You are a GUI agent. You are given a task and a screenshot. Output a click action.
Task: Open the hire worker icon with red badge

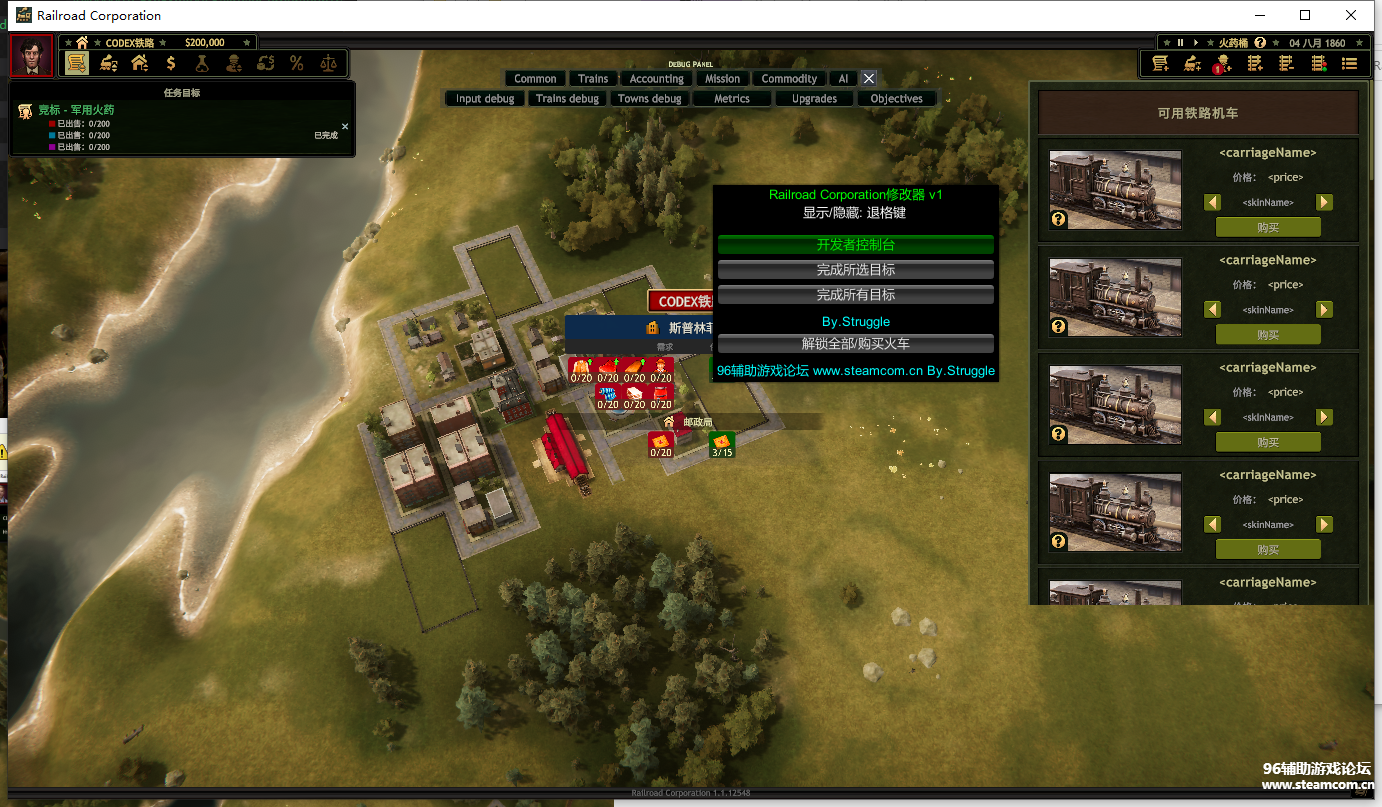tap(1222, 64)
